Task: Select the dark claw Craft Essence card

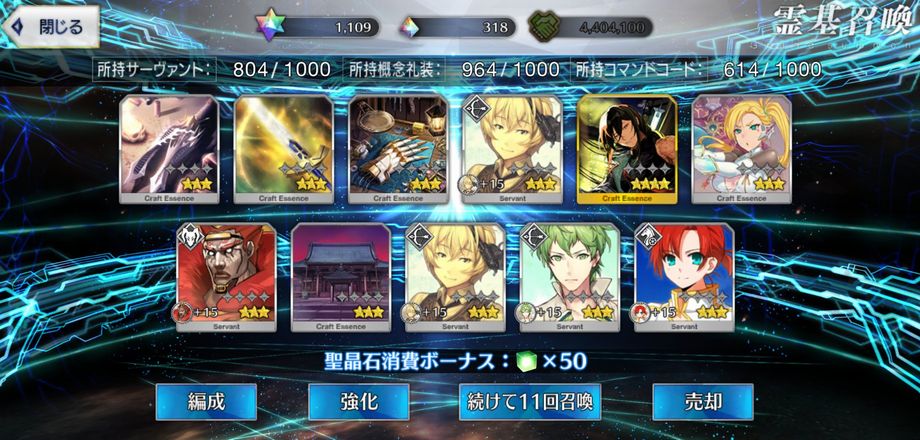Action: tap(169, 148)
